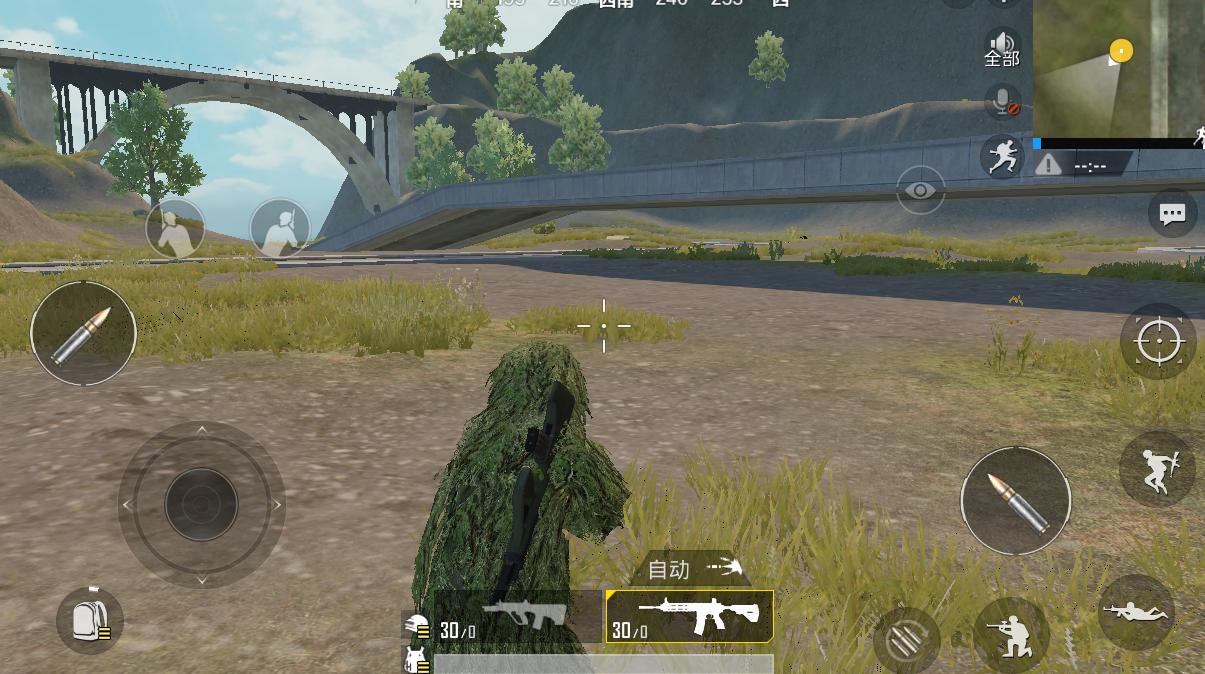Go prone with lying soldier button
The height and width of the screenshot is (674, 1205).
tap(1136, 611)
